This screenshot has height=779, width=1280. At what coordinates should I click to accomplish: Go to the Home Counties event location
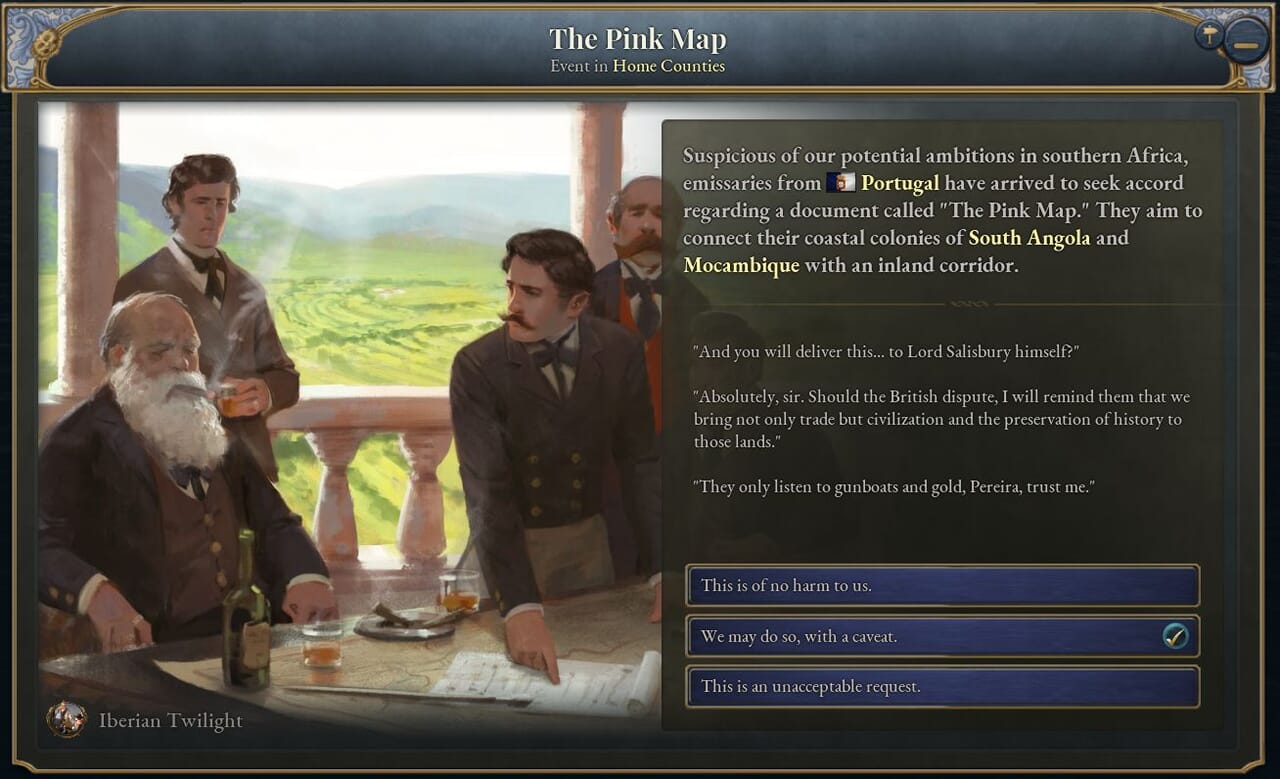pyautogui.click(x=668, y=66)
